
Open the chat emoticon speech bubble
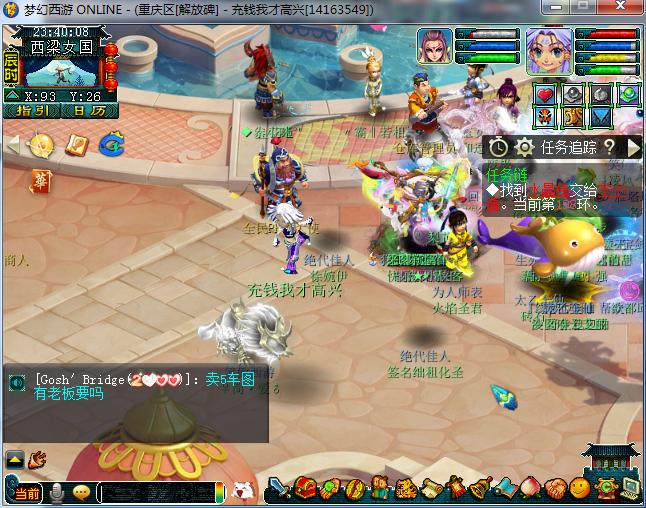click(x=82, y=492)
